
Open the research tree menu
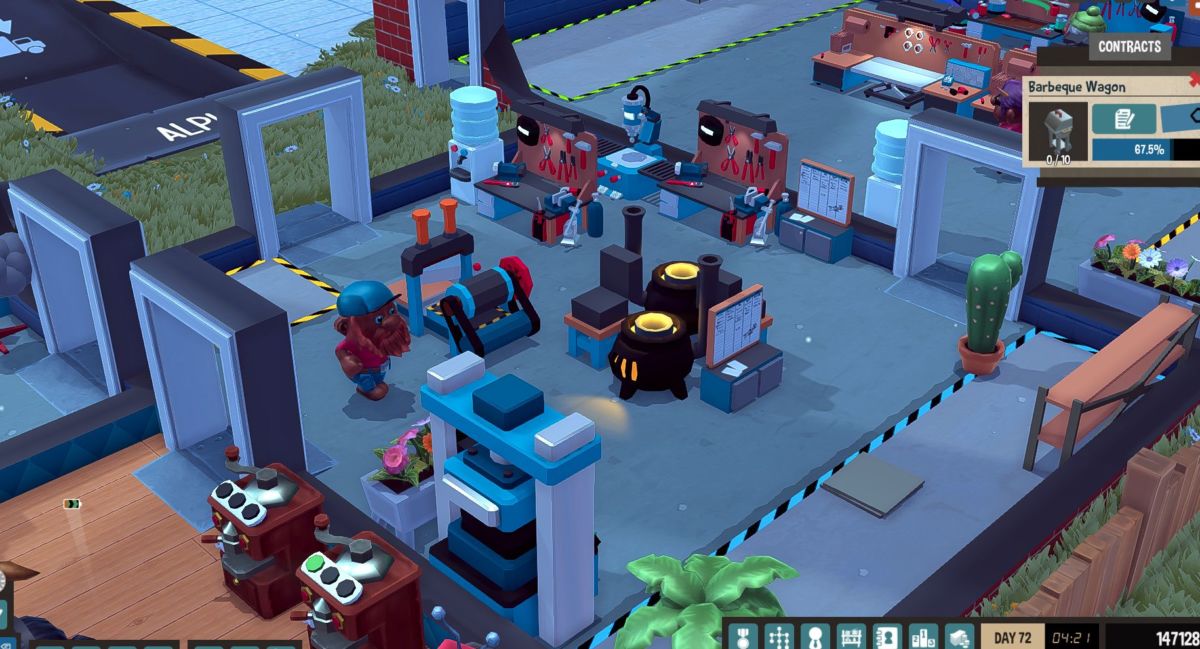pos(779,636)
